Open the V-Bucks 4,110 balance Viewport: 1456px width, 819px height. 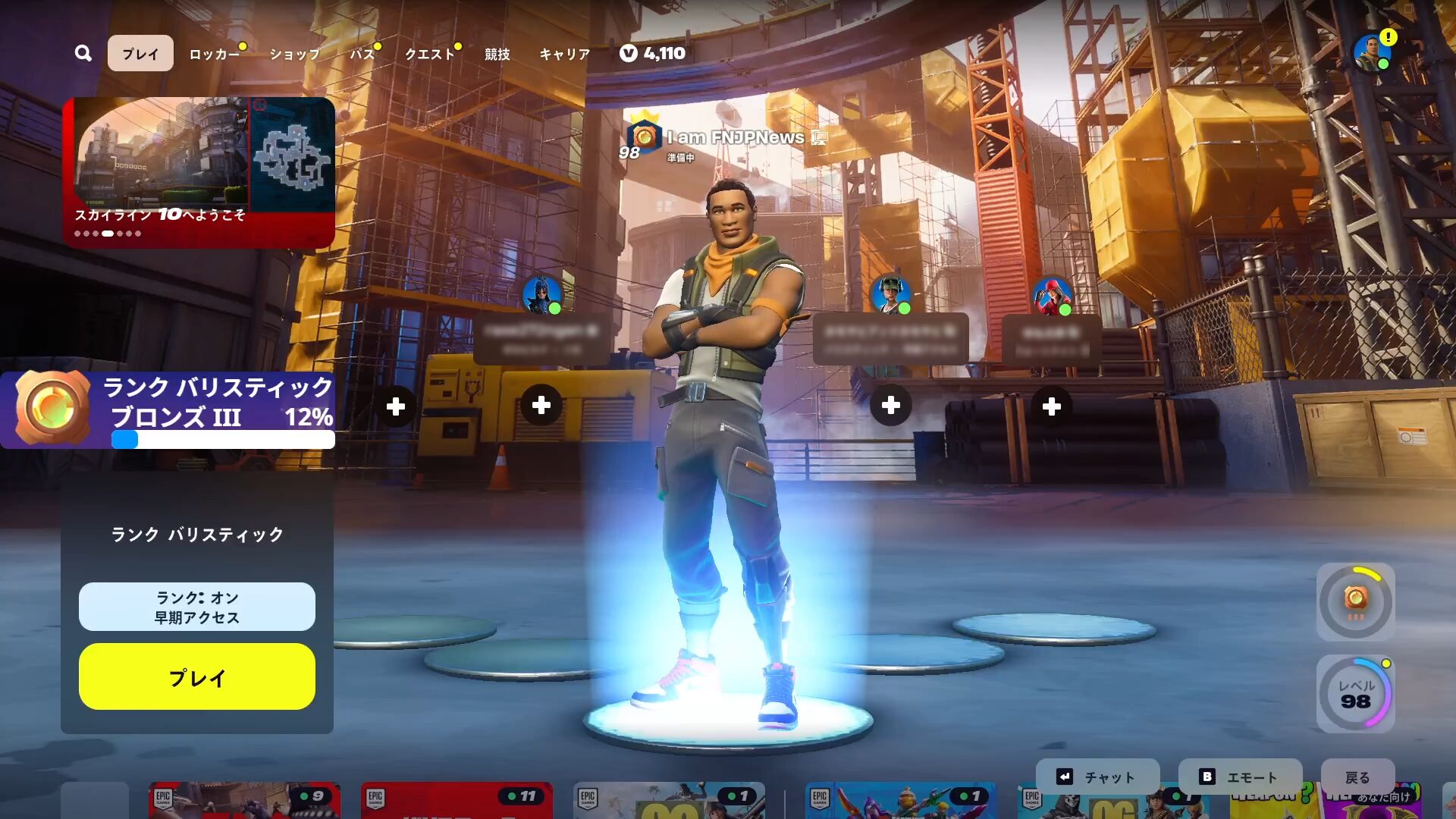(x=653, y=53)
